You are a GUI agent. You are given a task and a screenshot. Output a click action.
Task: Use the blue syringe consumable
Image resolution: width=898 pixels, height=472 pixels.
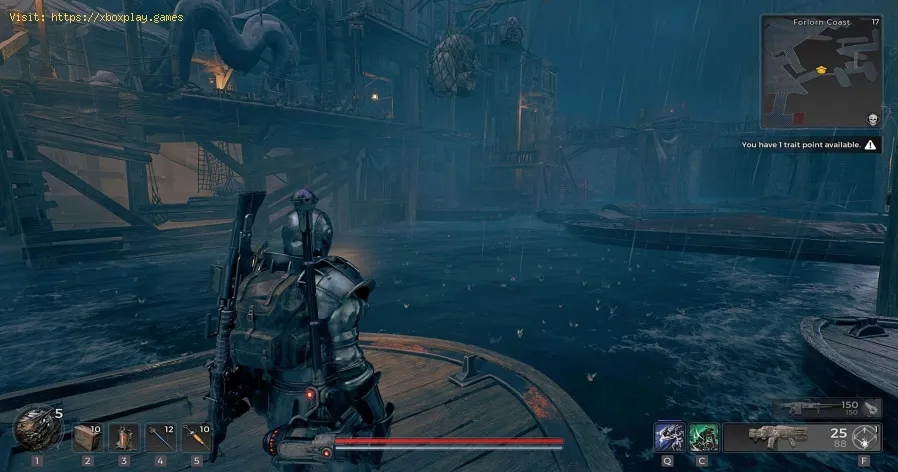point(160,437)
